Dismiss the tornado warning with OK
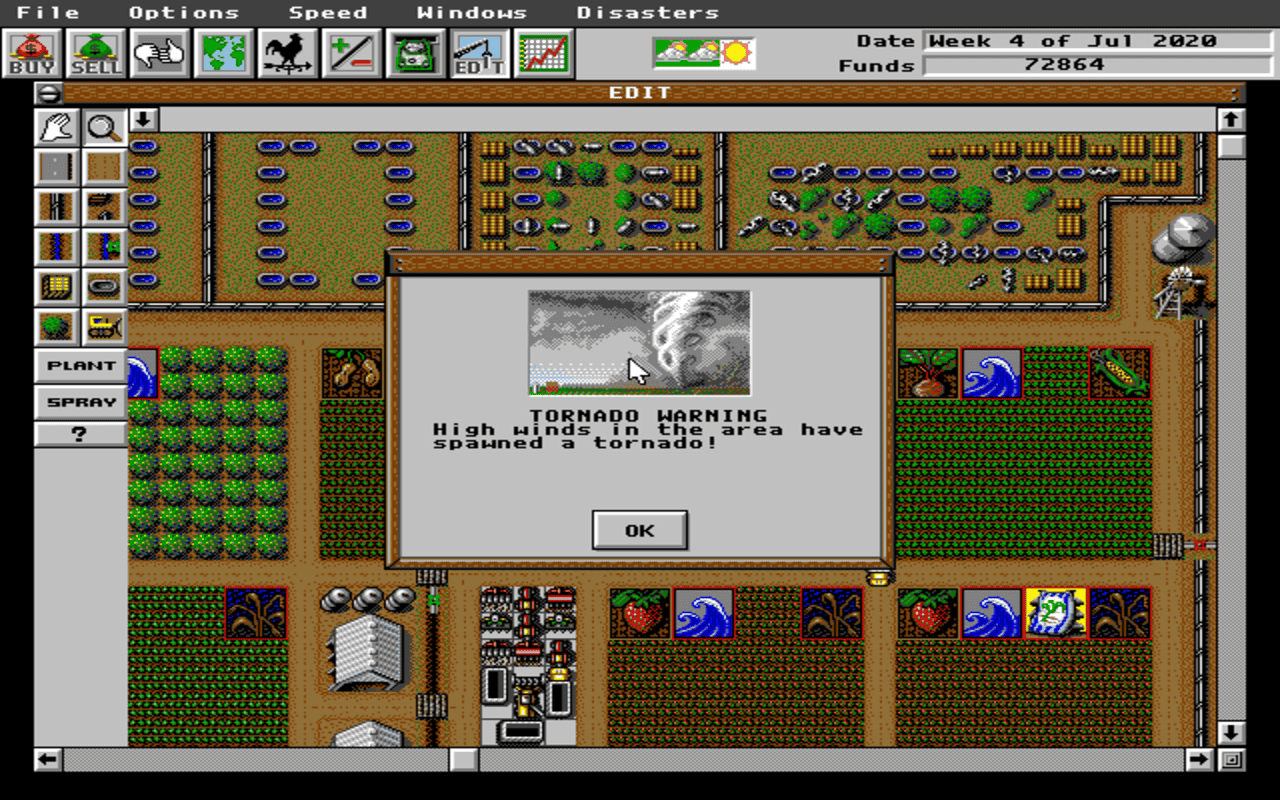 [639, 530]
